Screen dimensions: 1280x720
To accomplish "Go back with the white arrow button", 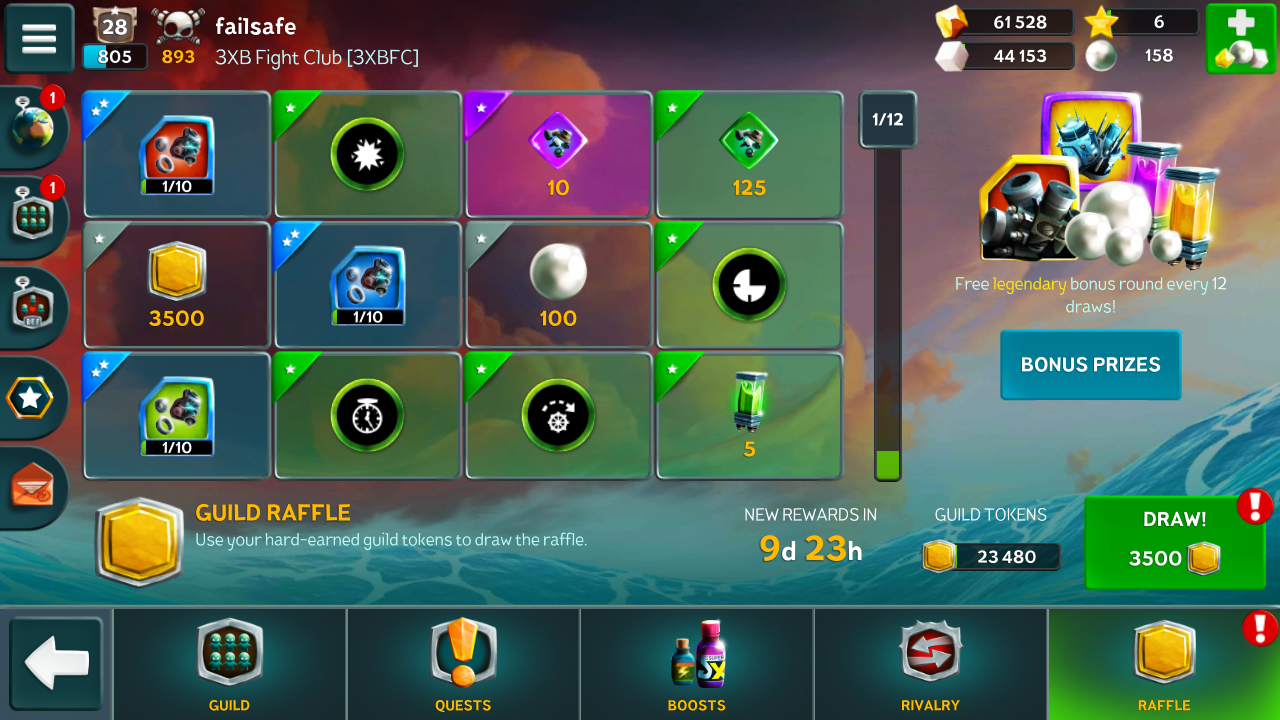I will coord(56,663).
